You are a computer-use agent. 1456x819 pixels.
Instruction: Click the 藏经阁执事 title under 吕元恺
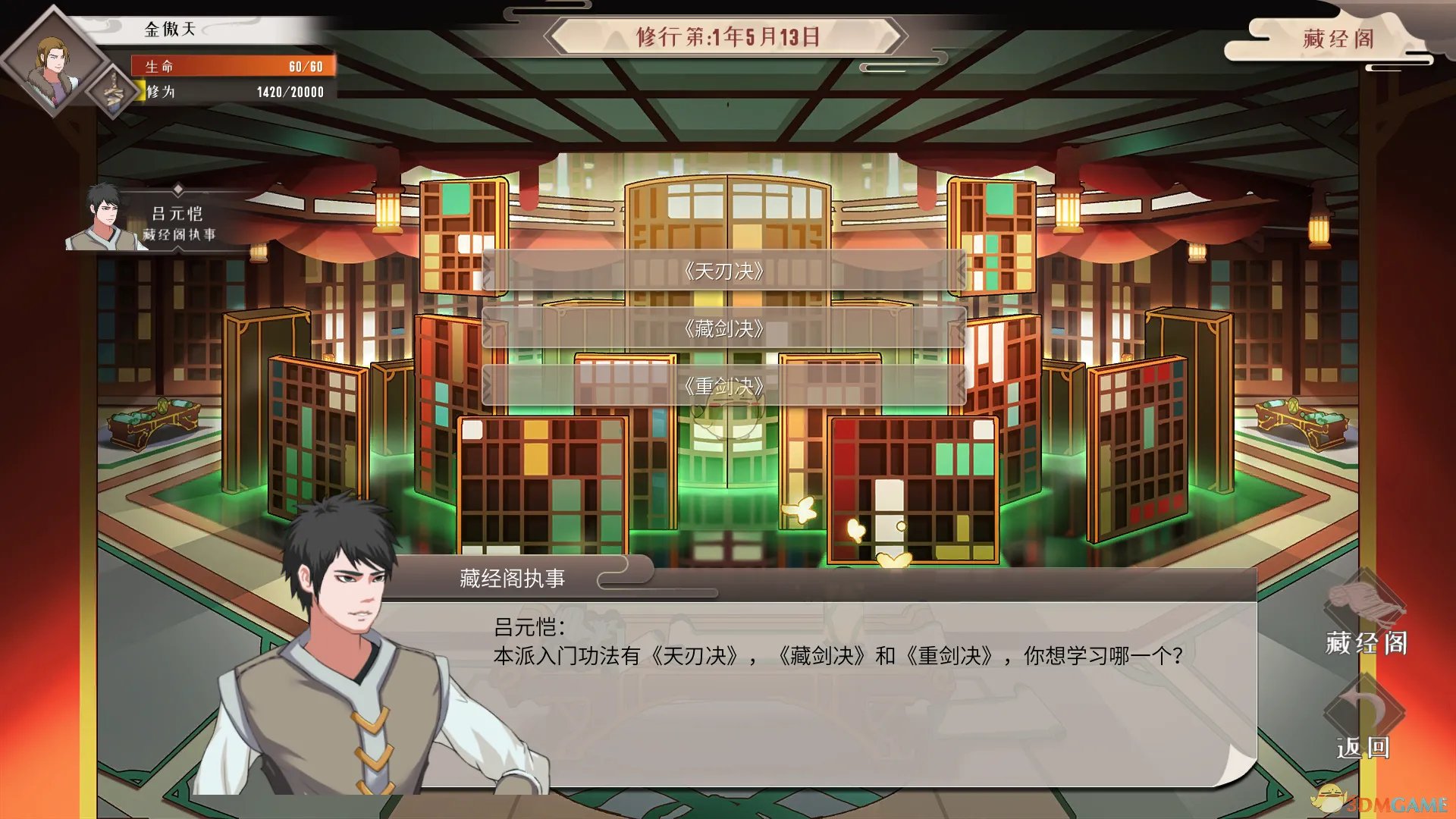[178, 235]
